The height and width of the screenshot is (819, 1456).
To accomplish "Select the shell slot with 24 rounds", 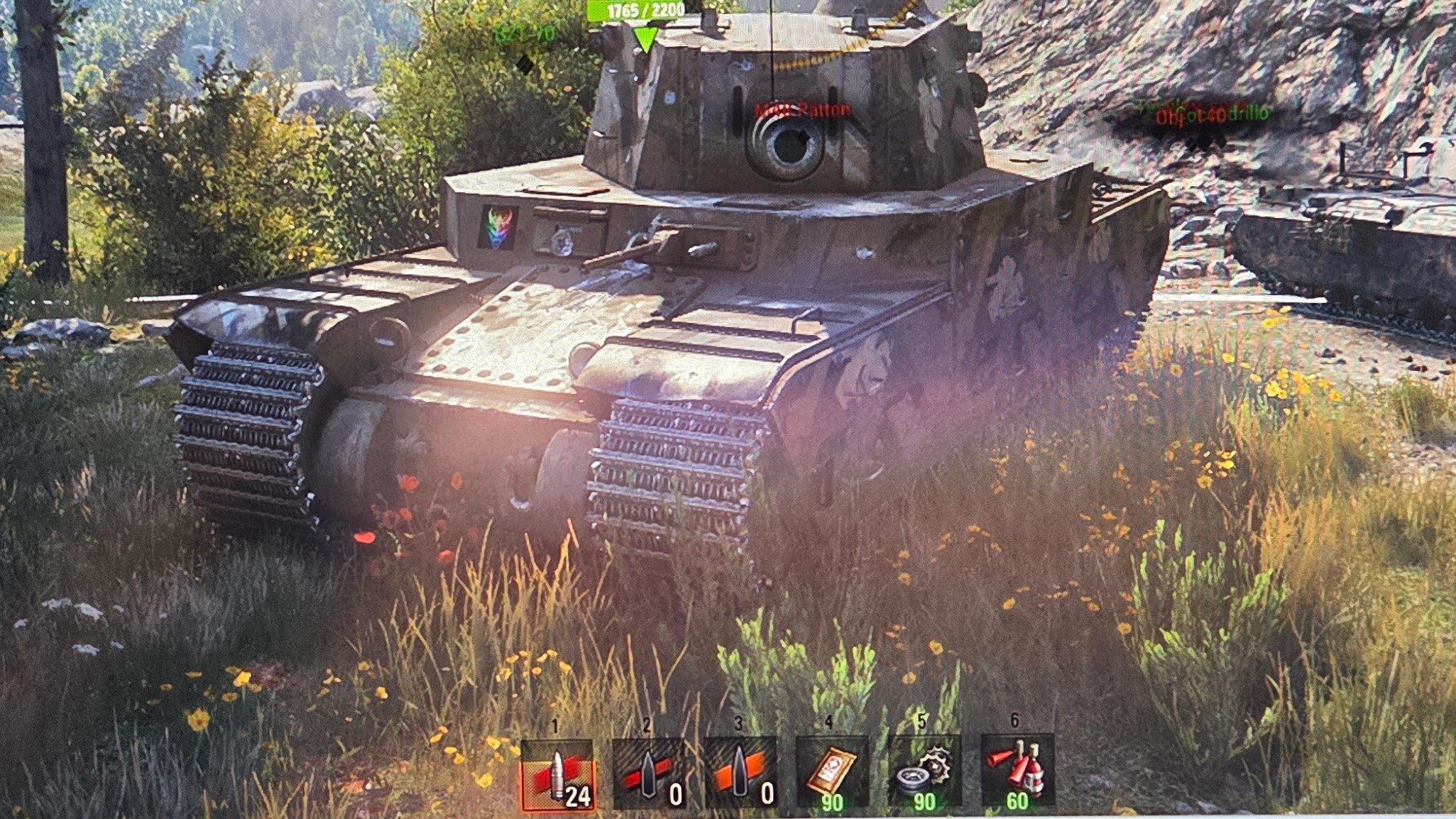I will [558, 774].
